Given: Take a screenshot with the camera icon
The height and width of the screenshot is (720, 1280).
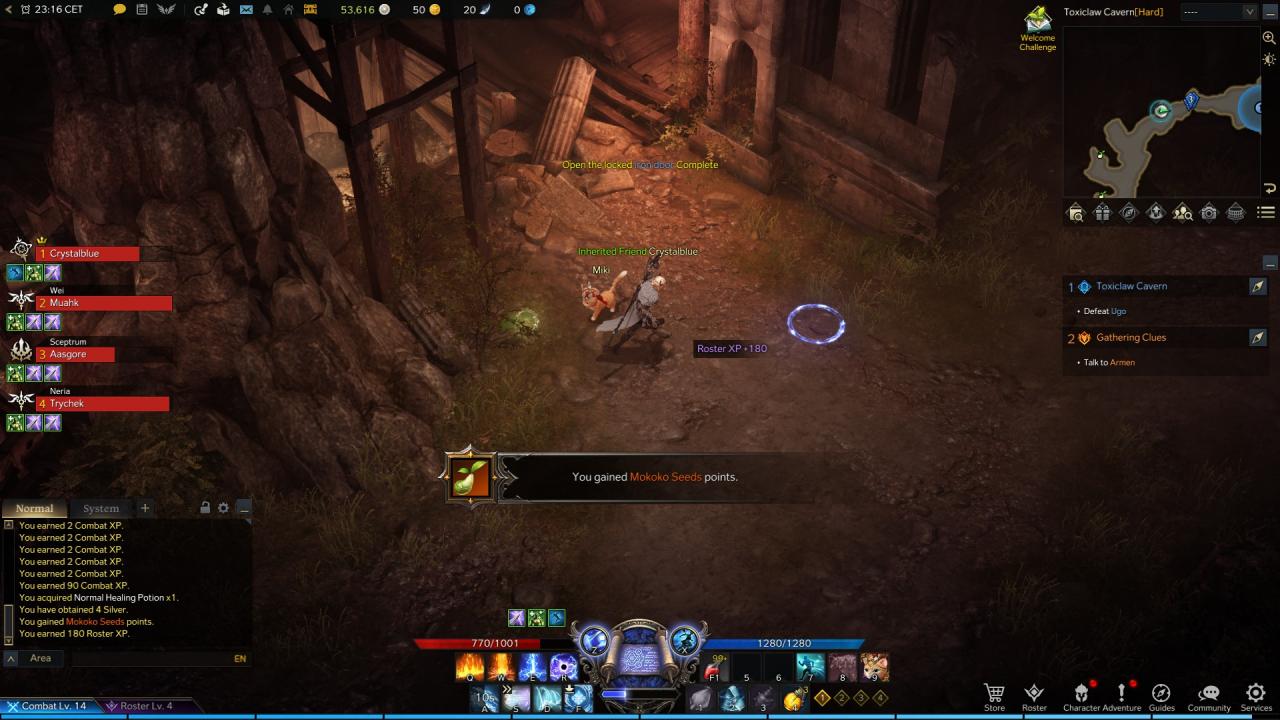Looking at the screenshot, I should click(1209, 212).
